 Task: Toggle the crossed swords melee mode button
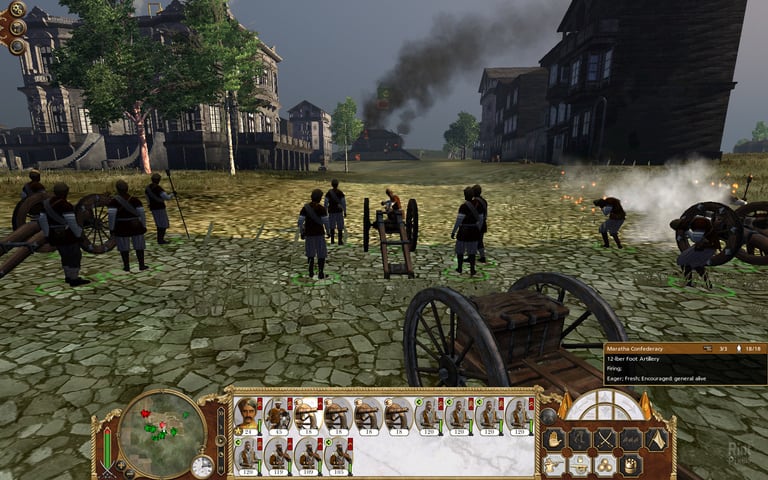click(x=604, y=439)
